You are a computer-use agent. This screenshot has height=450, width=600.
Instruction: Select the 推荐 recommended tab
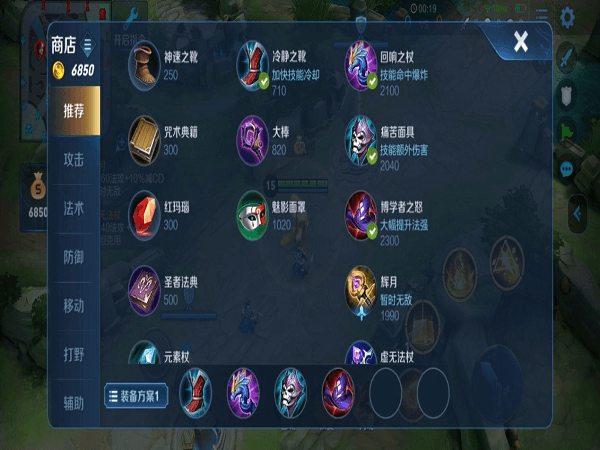[74, 111]
